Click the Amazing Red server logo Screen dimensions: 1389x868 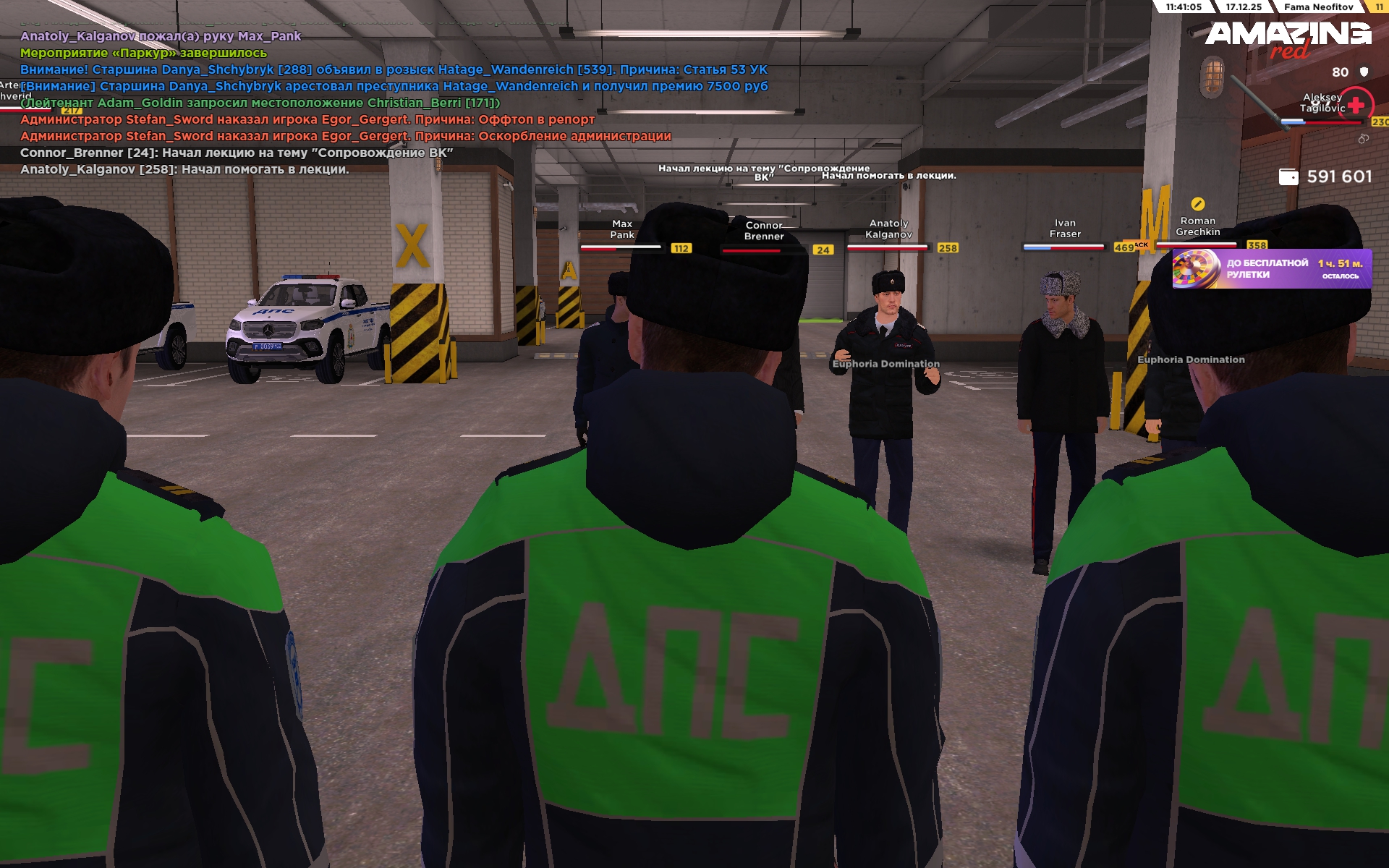[x=1288, y=38]
